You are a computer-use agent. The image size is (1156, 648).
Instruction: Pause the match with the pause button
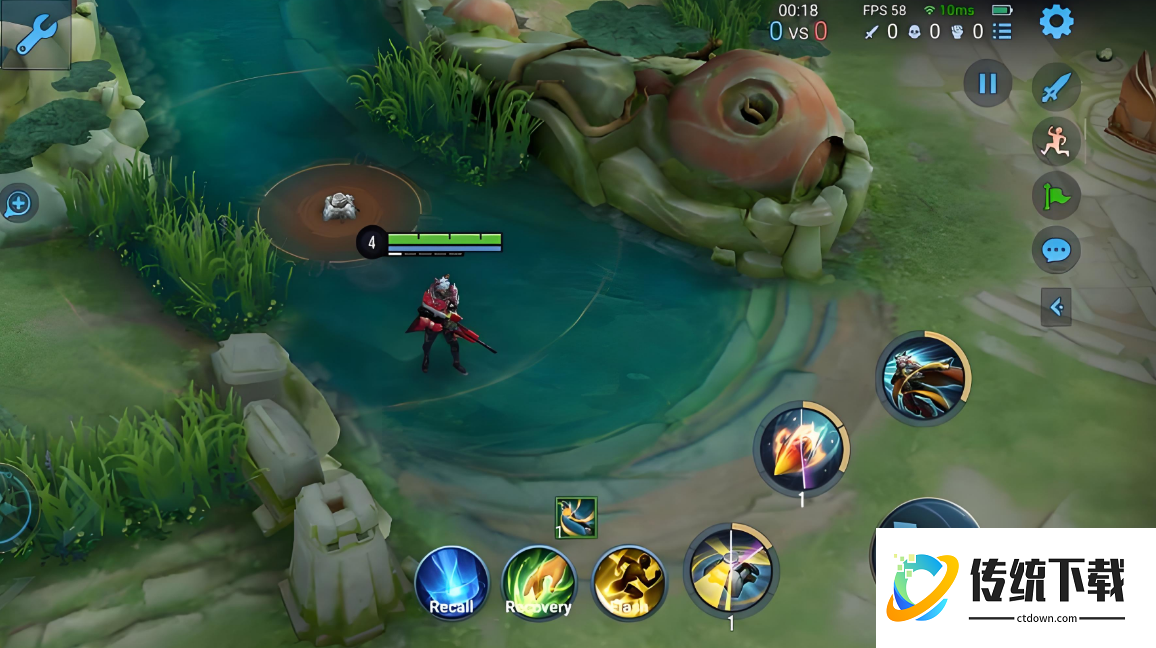coord(987,84)
